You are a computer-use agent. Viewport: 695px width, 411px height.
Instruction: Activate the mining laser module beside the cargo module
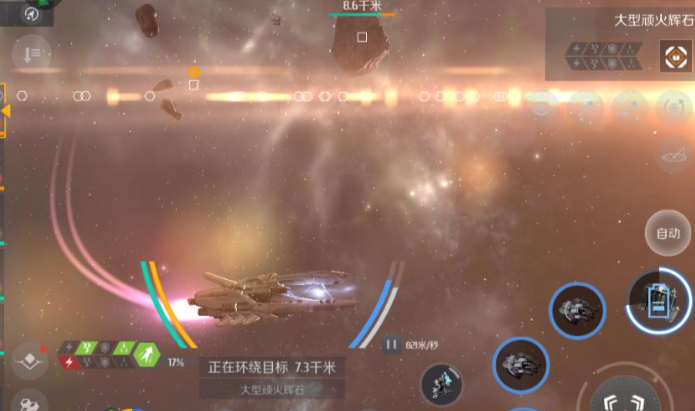pyautogui.click(x=577, y=309)
